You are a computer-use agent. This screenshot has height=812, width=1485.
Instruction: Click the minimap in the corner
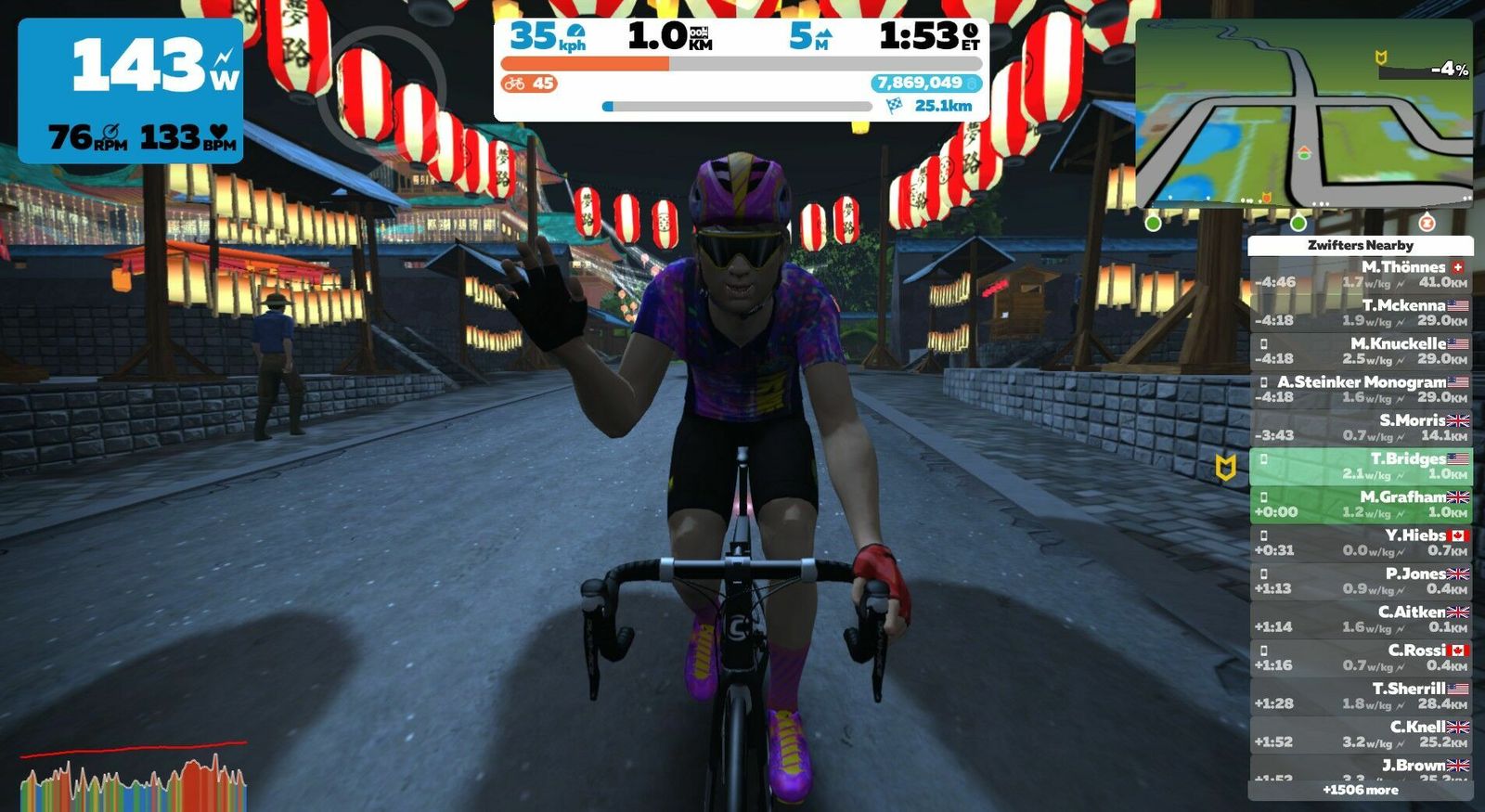pyautogui.click(x=1303, y=113)
